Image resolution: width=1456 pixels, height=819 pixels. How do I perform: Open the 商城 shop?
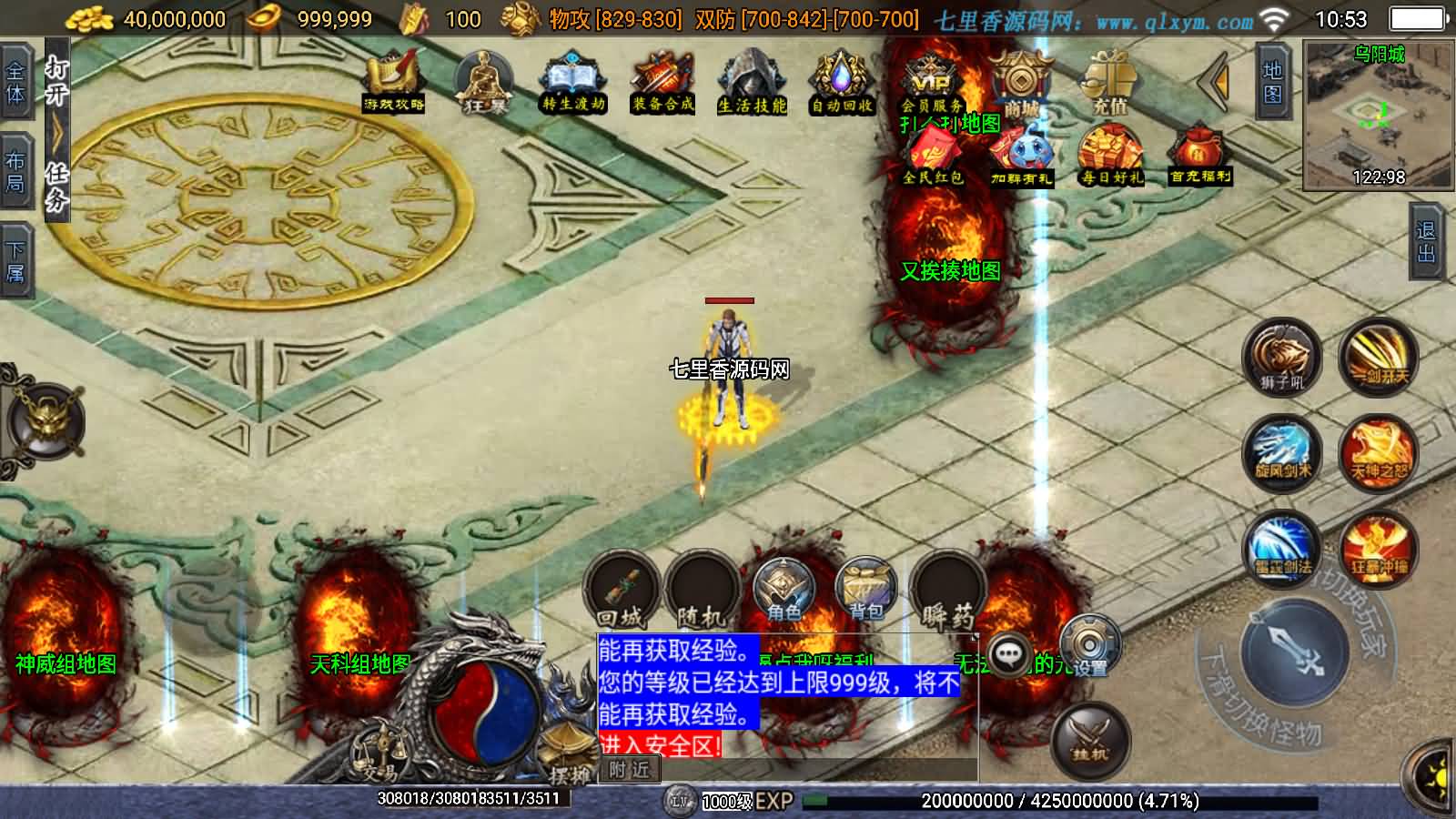point(1021,82)
